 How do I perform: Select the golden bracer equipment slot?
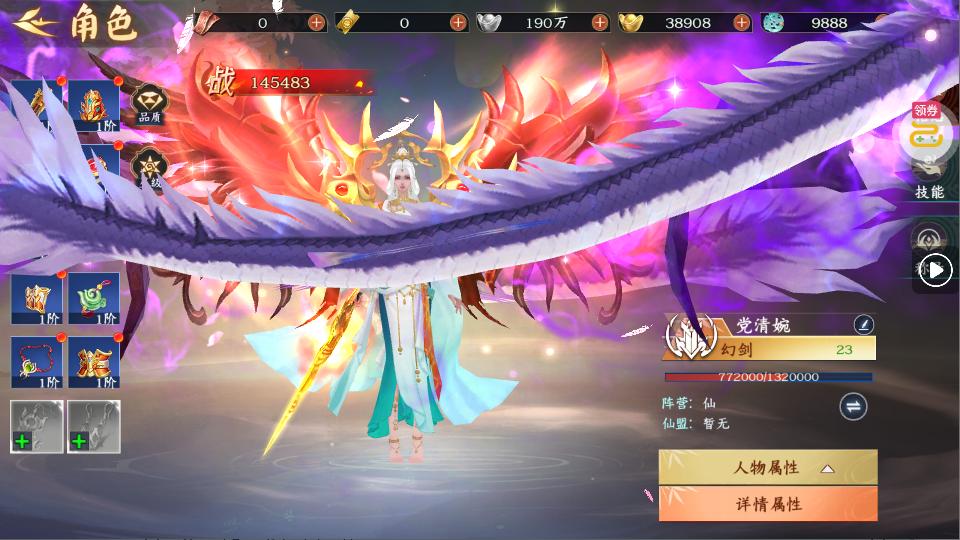coord(37,298)
